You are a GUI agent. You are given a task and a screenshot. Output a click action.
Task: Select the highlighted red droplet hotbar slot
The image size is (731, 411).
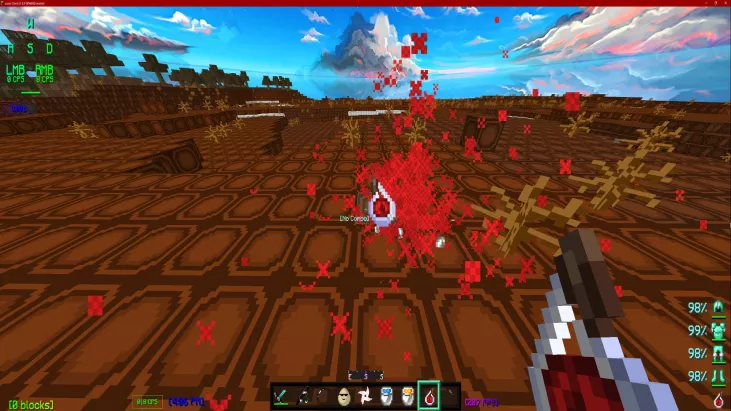[428, 396]
